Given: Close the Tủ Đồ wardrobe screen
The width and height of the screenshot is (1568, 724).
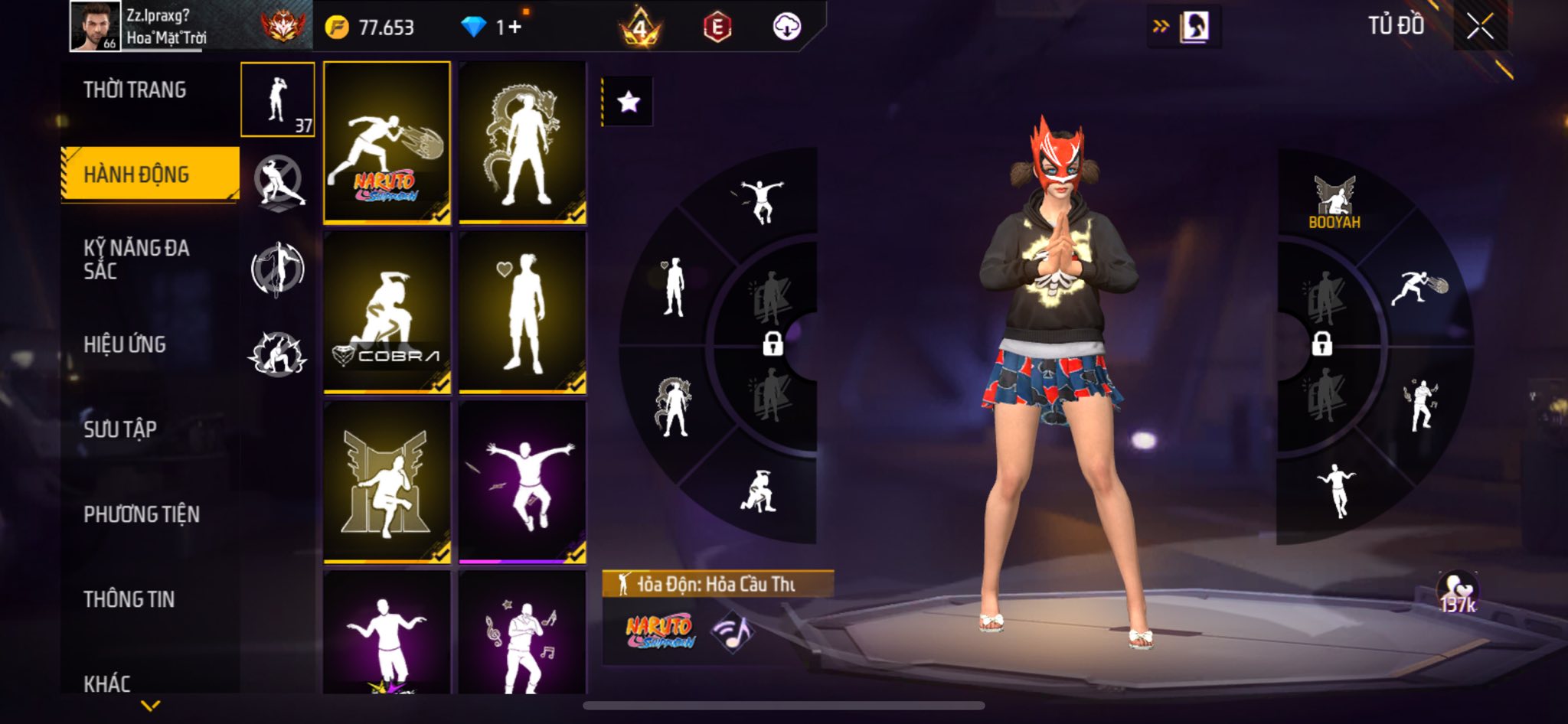Looking at the screenshot, I should click(x=1480, y=27).
